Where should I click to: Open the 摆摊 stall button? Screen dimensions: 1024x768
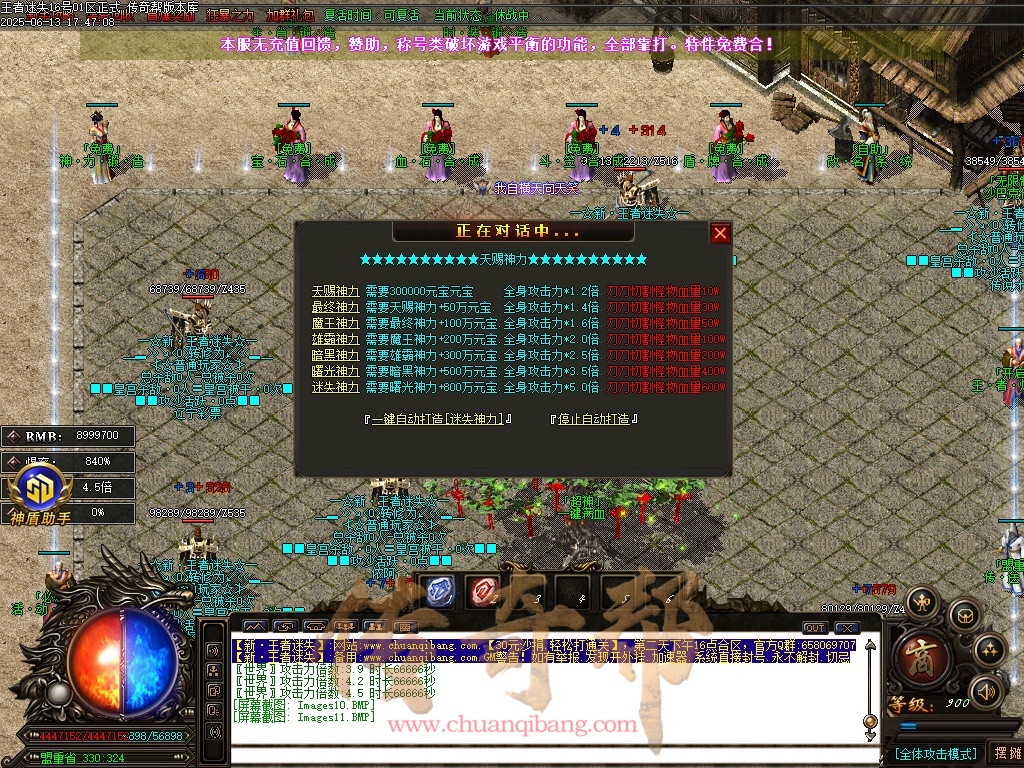click(x=1005, y=753)
